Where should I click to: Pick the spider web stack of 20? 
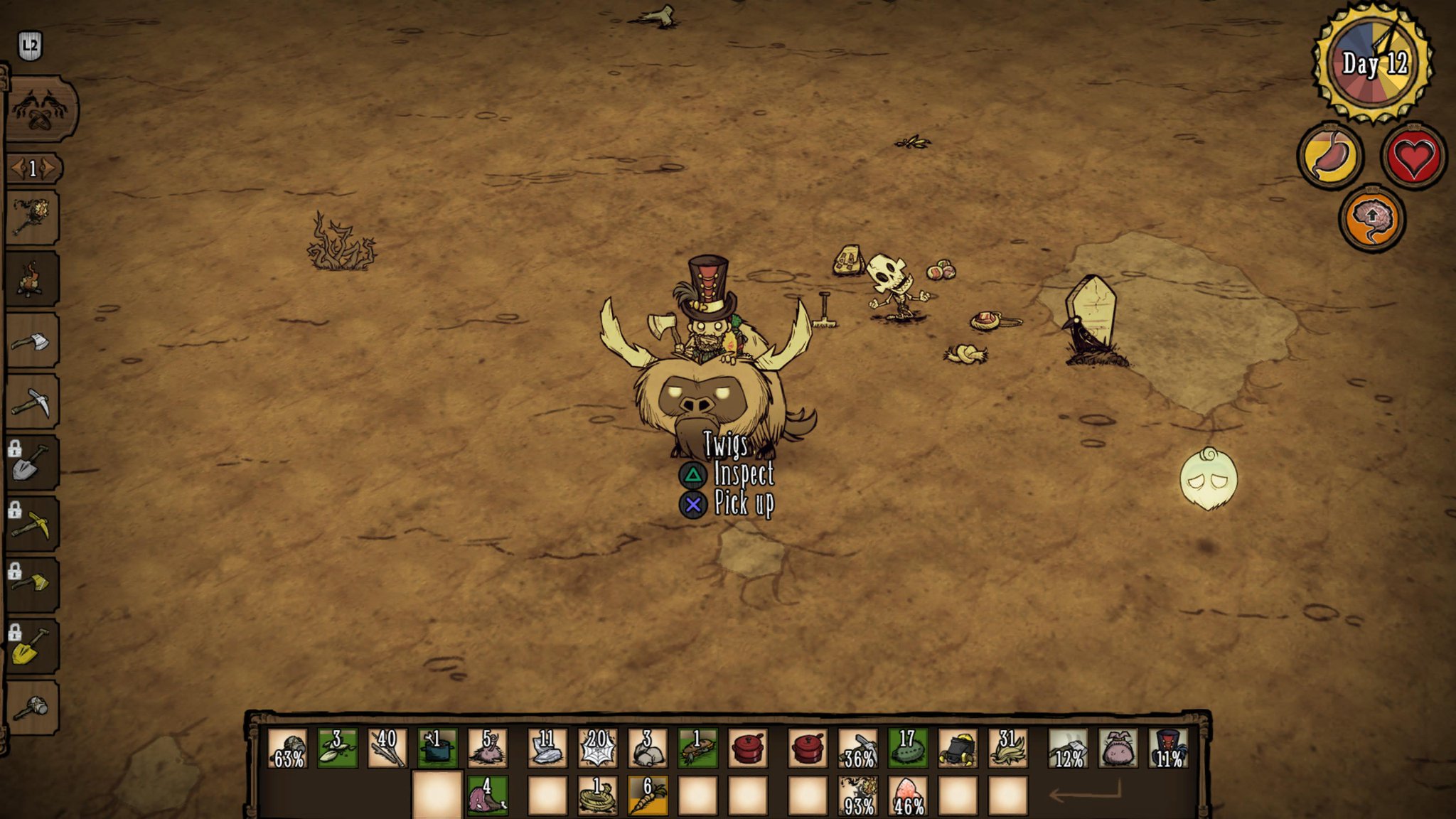coord(597,748)
